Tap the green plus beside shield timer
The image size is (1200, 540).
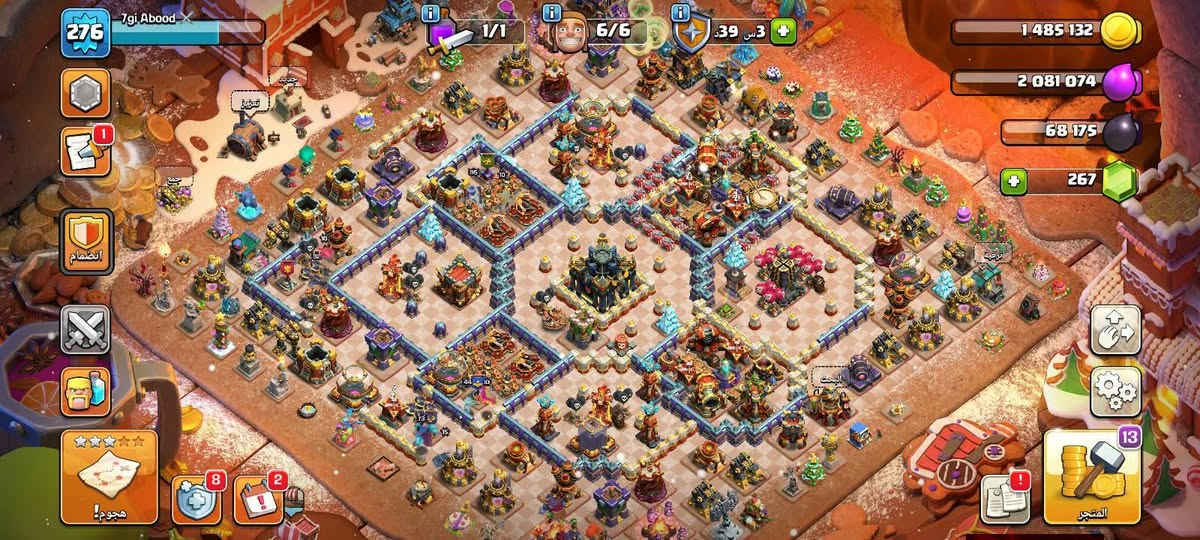[x=783, y=32]
